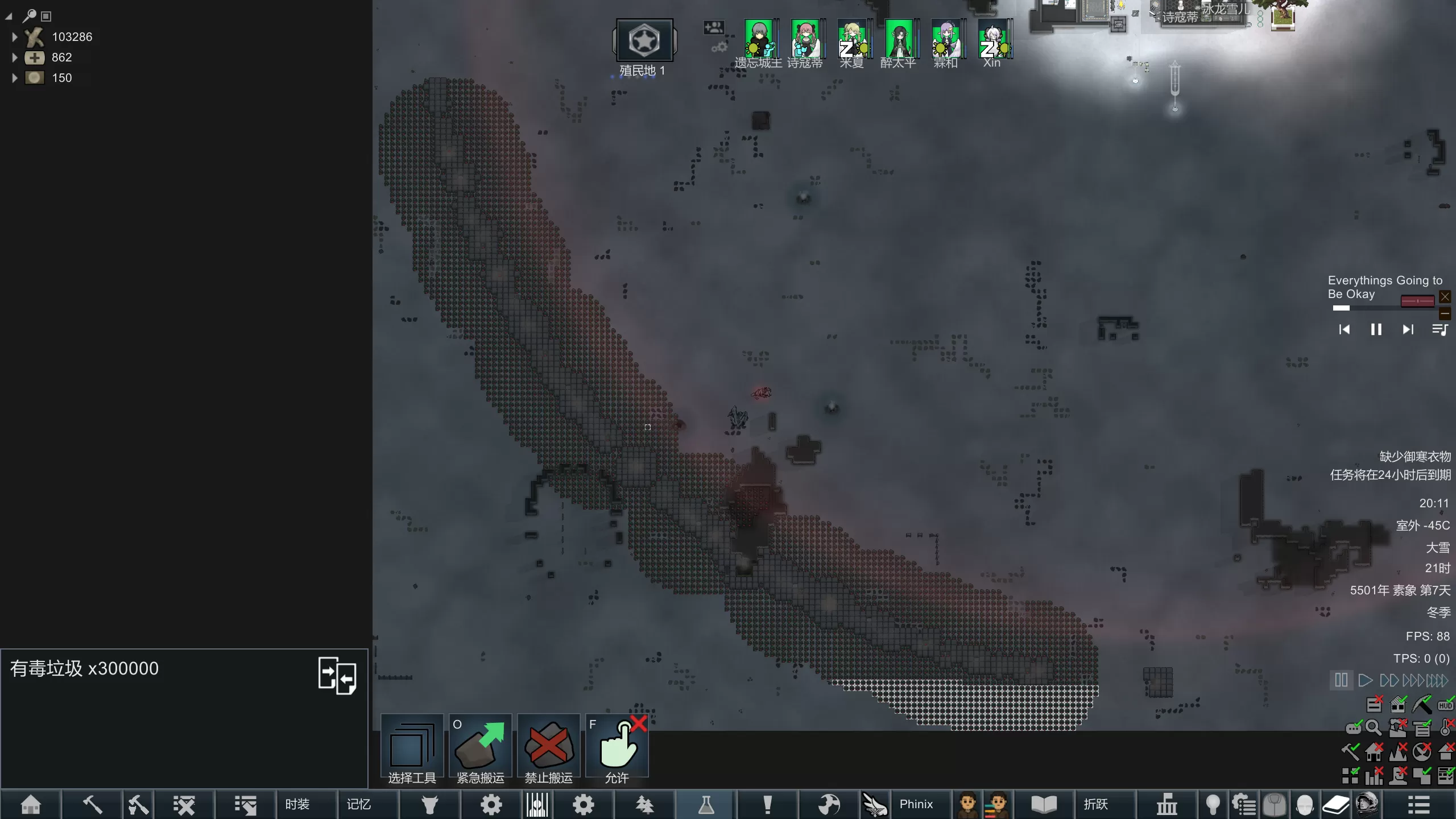Image resolution: width=1456 pixels, height=819 pixels.
Task: Toggle the HUD visibility icon
Action: tap(1445, 705)
